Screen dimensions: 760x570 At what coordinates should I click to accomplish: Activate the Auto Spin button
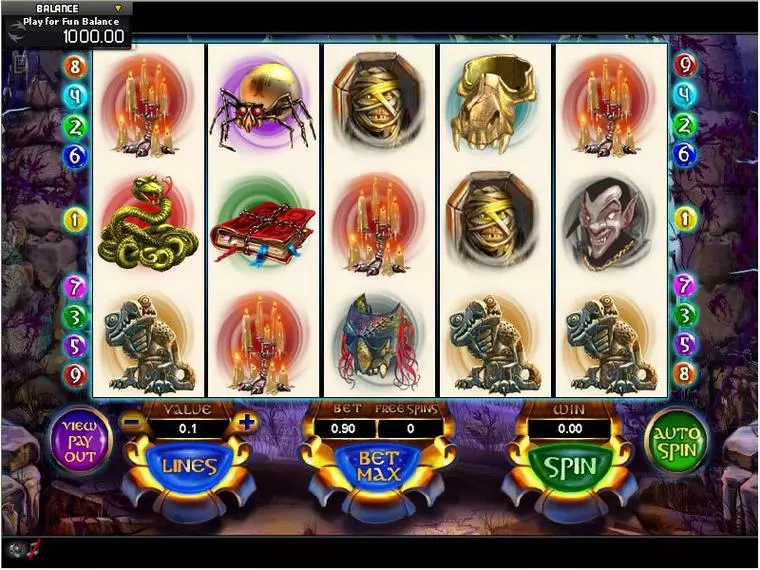pos(676,440)
